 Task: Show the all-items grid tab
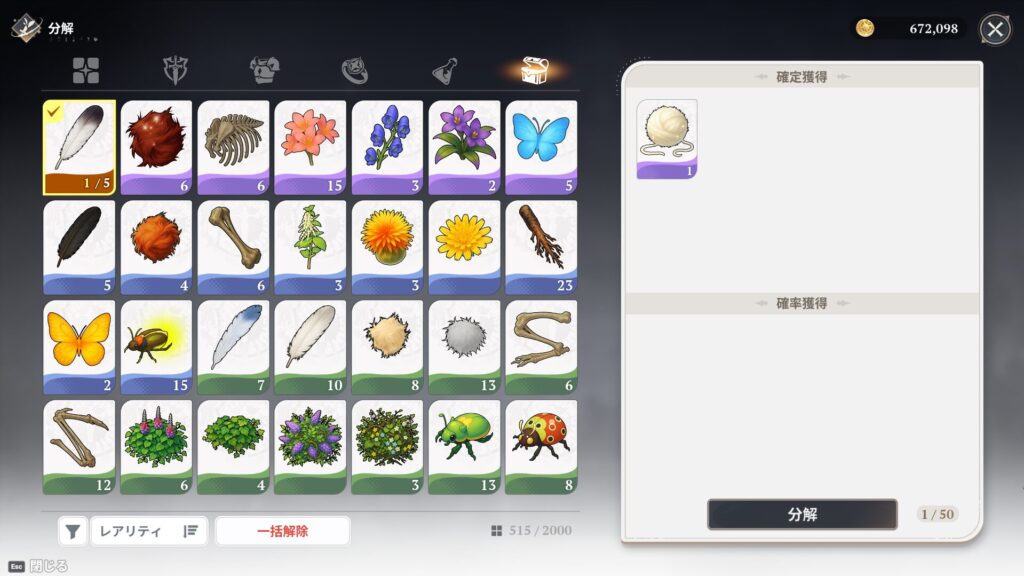tap(86, 70)
